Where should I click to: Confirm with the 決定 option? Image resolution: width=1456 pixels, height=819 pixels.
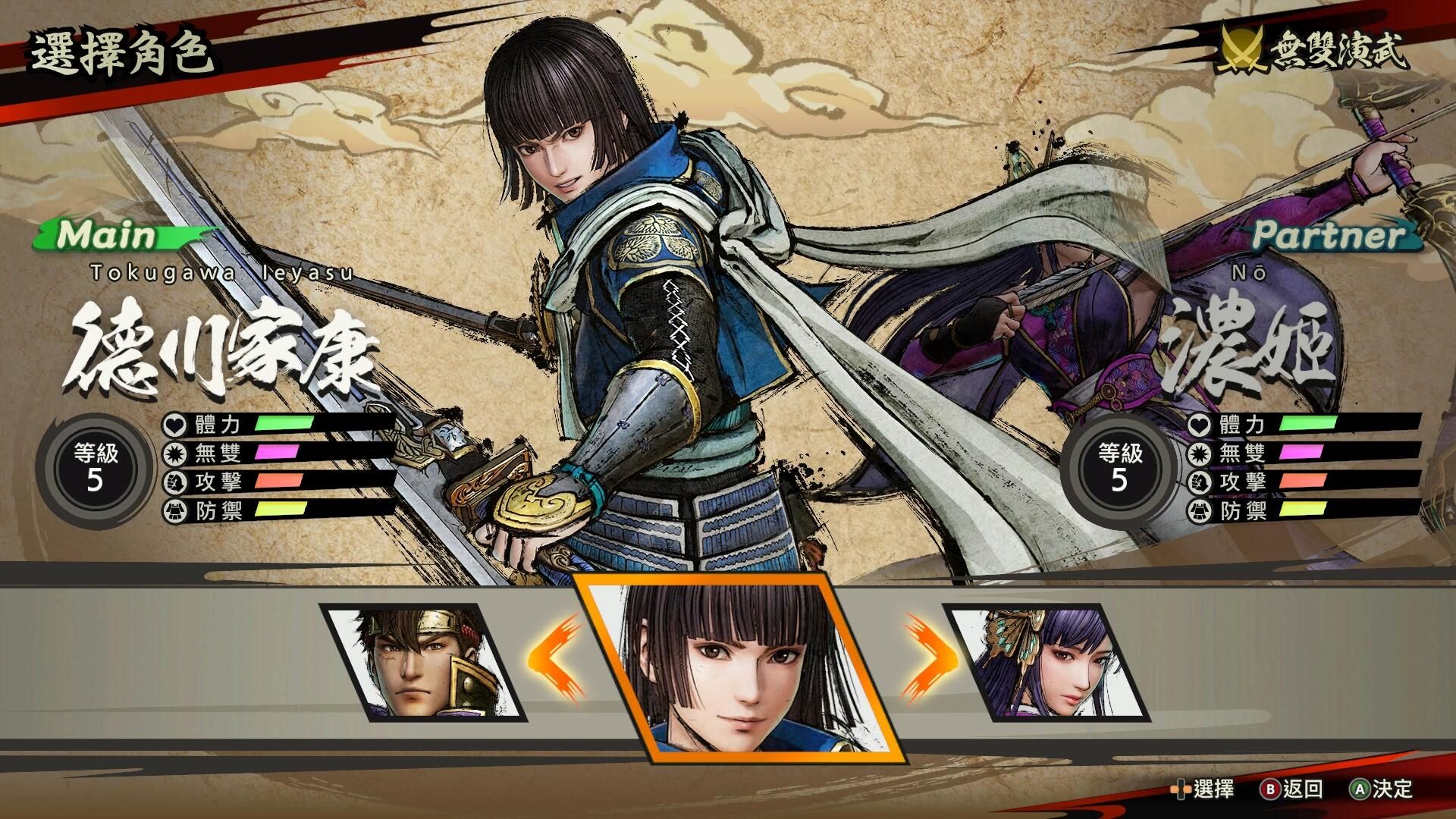pos(1382,789)
